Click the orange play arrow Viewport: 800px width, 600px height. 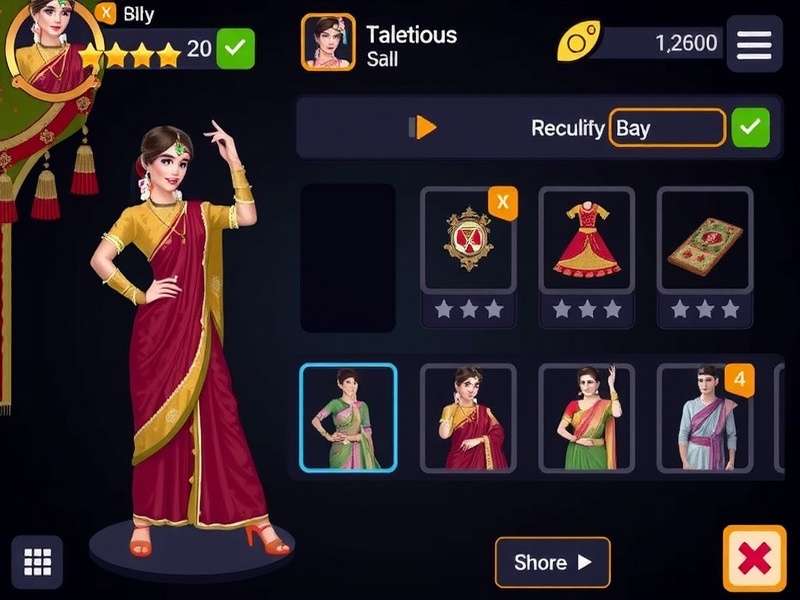424,128
